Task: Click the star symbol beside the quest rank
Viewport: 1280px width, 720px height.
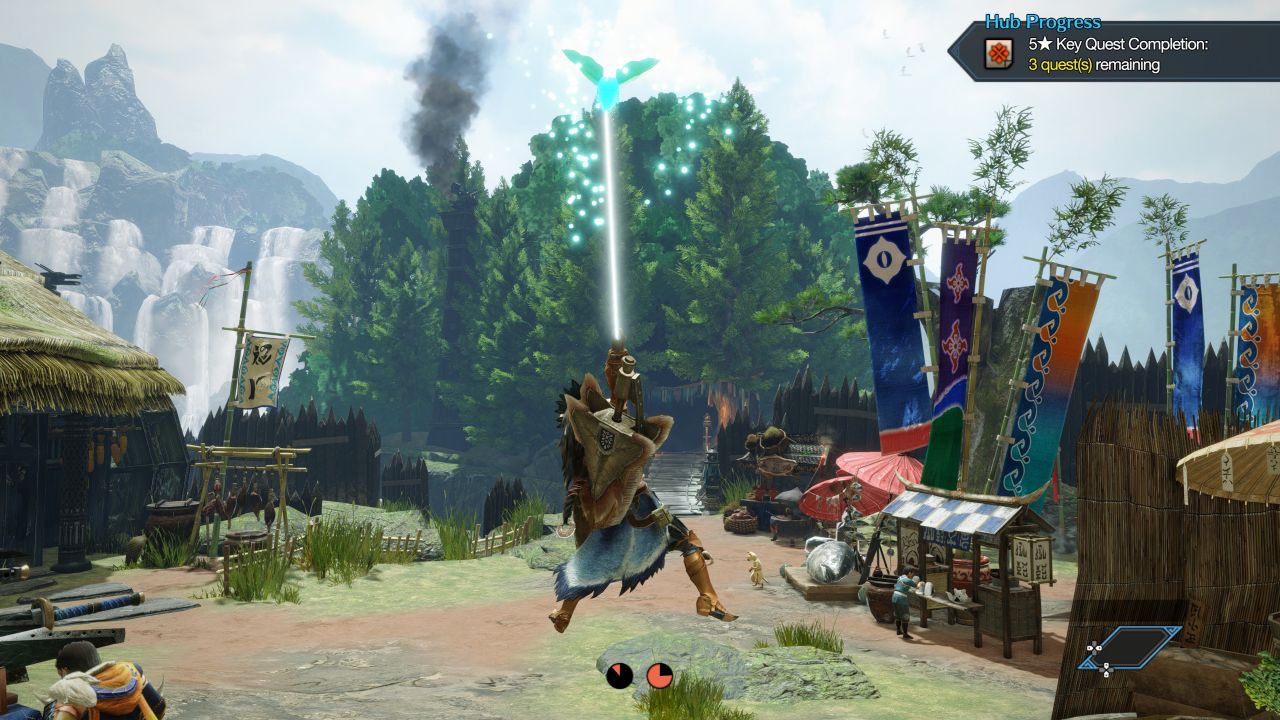Action: click(x=1046, y=44)
